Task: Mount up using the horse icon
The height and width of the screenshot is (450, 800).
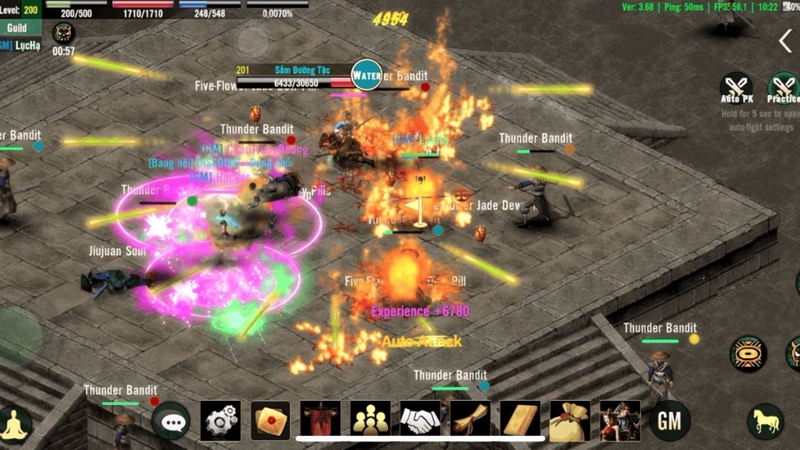Action: 766,421
